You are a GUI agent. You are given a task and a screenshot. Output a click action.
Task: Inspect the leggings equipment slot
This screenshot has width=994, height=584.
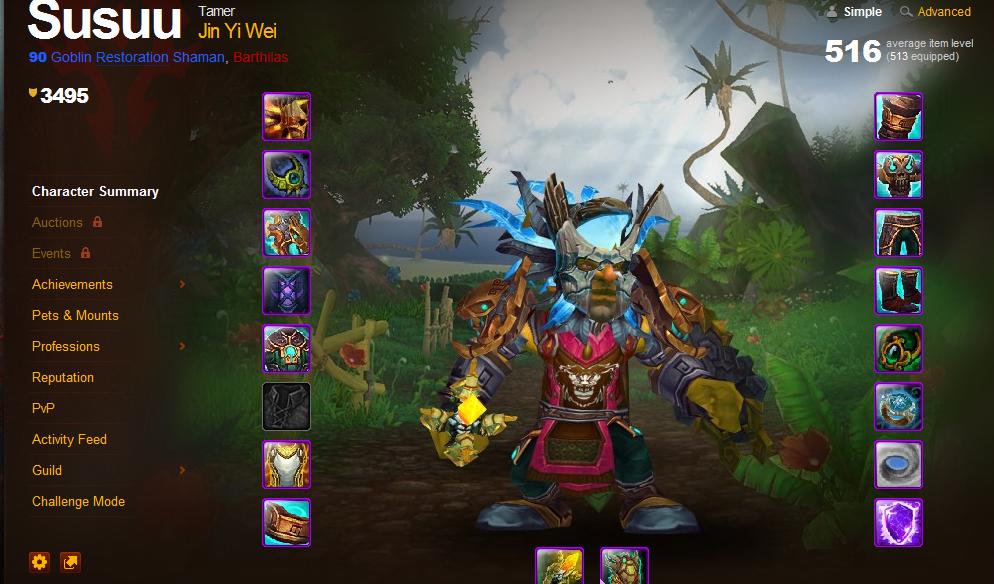pos(899,233)
